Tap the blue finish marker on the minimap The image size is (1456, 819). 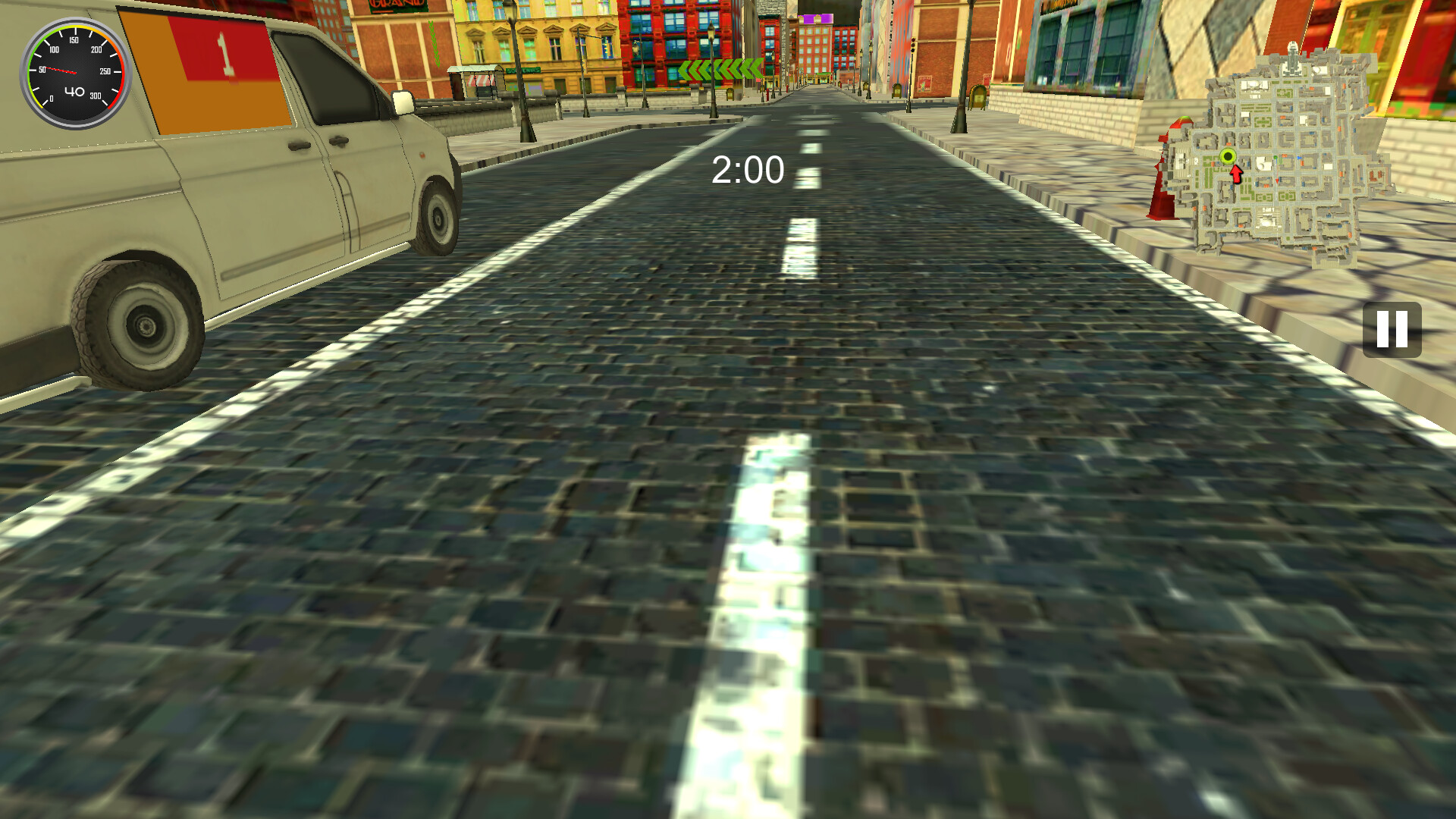coord(1300,157)
